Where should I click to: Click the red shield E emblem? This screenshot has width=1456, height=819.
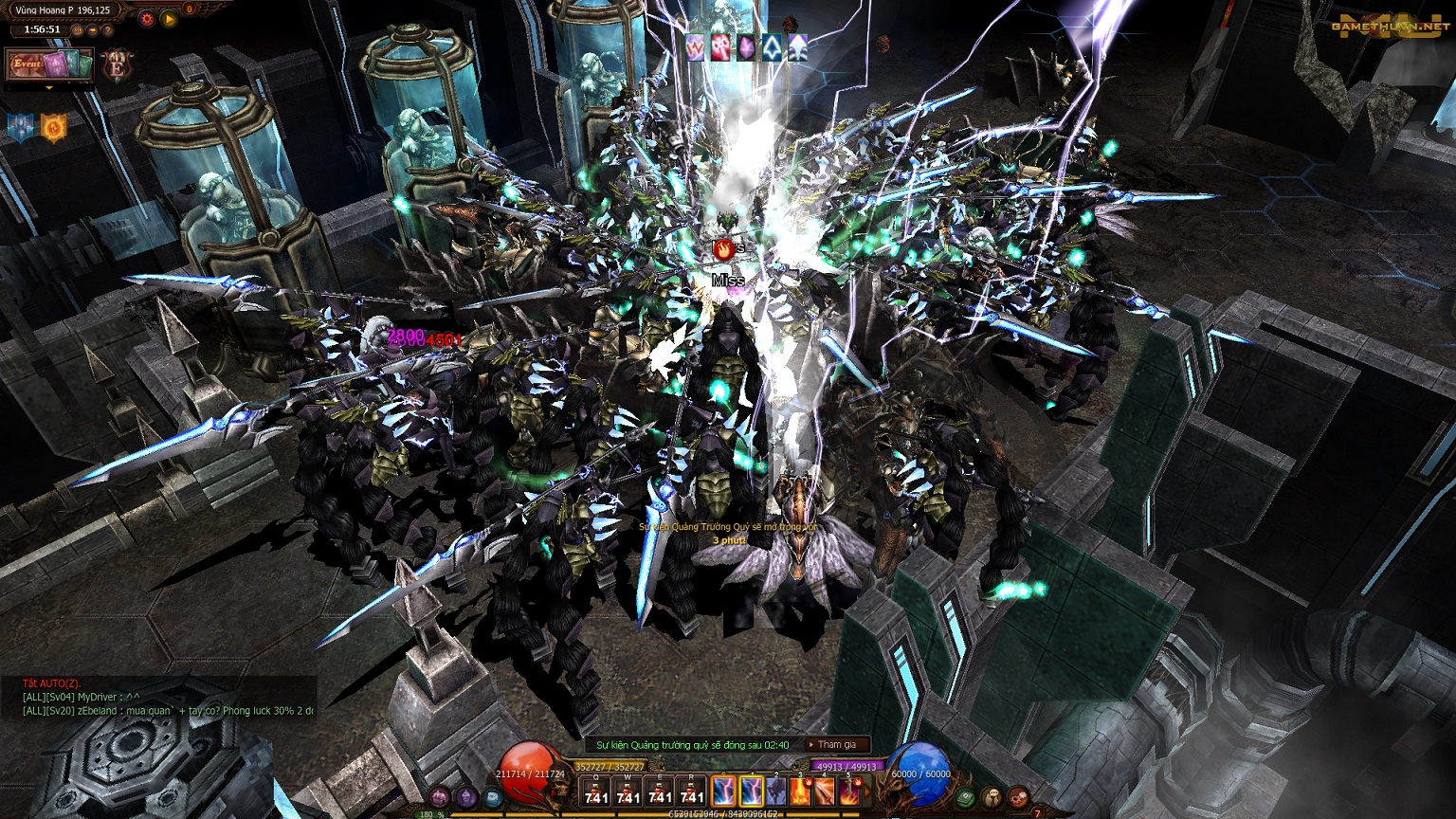(118, 64)
